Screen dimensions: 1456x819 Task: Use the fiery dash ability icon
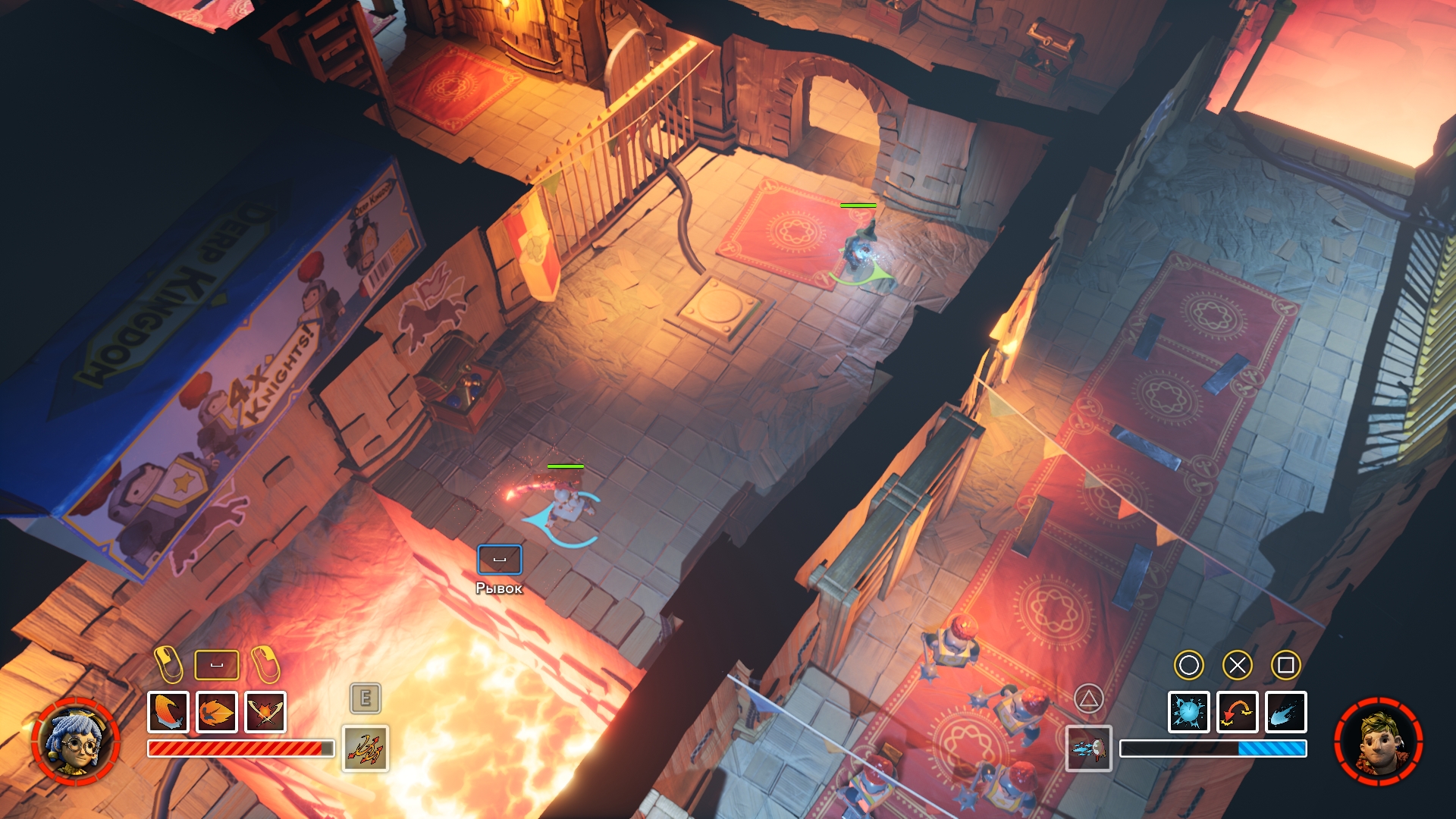click(x=217, y=712)
